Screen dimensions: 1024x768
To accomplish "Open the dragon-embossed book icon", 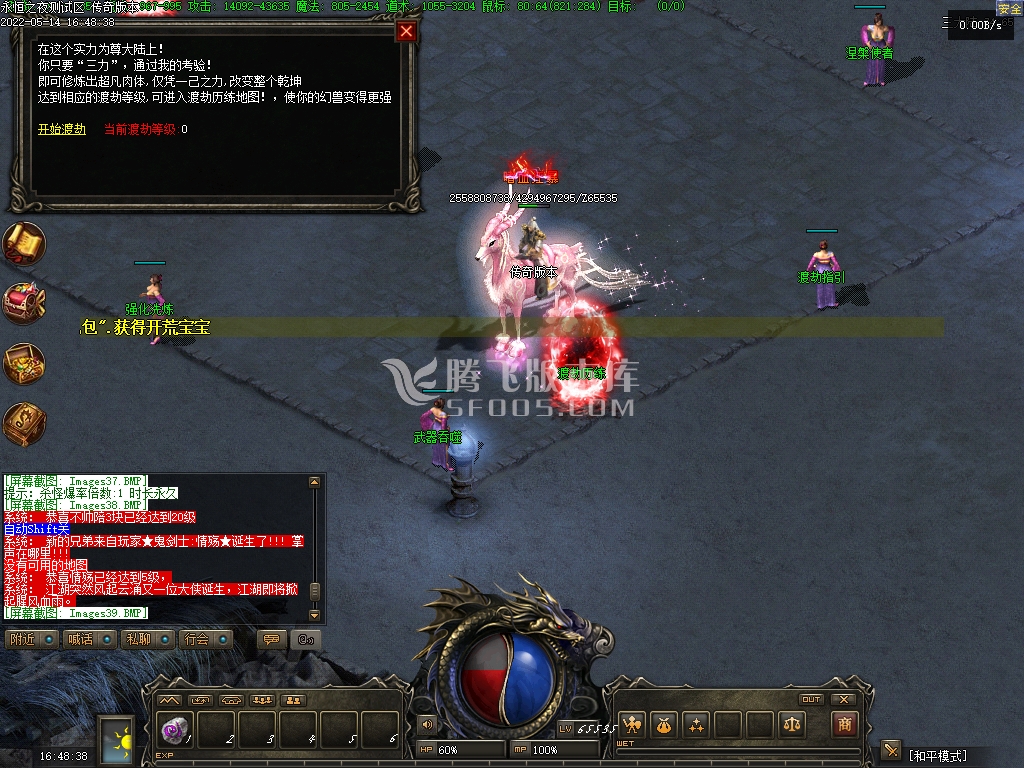I will pos(23,424).
